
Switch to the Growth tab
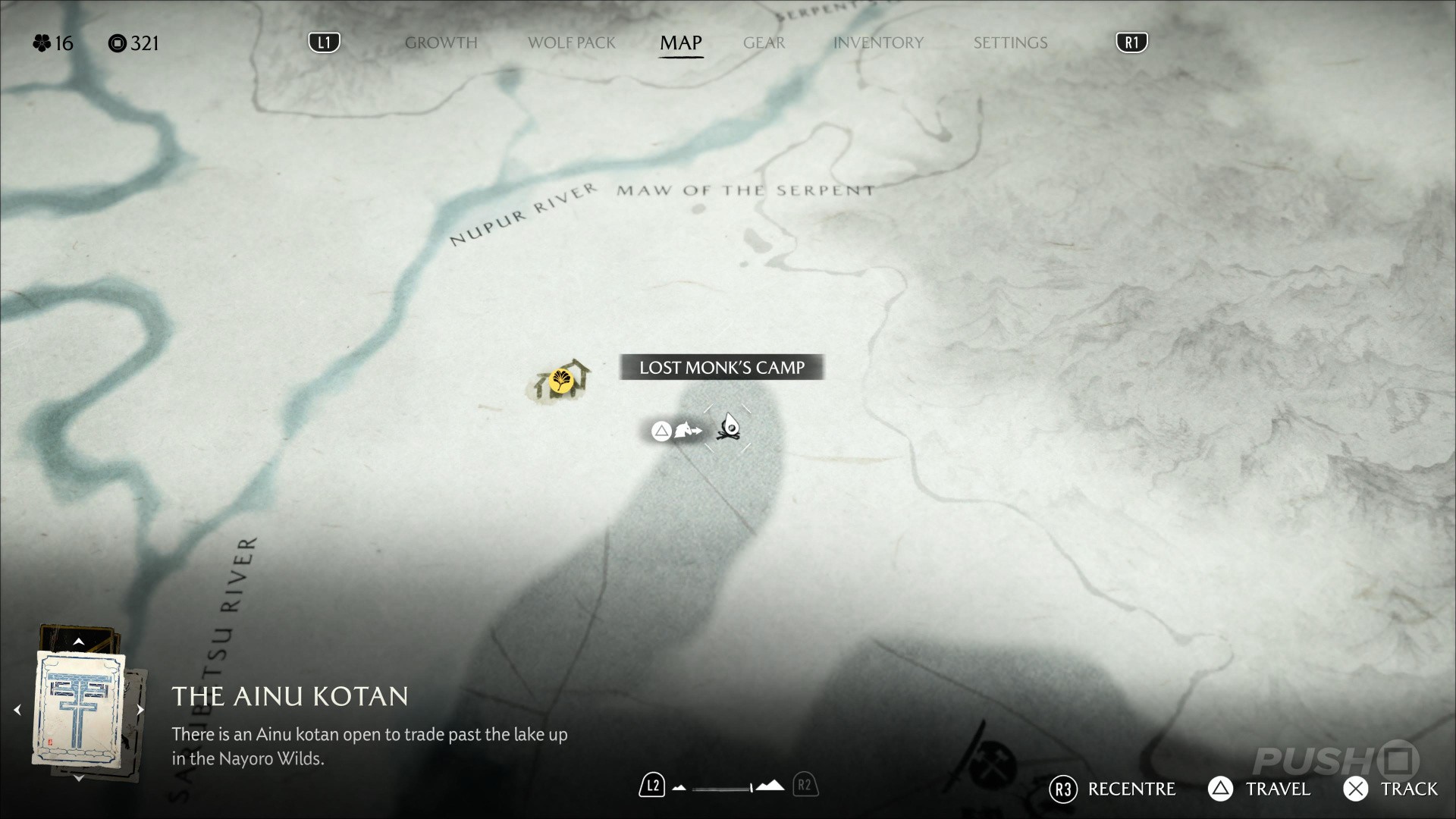click(441, 43)
